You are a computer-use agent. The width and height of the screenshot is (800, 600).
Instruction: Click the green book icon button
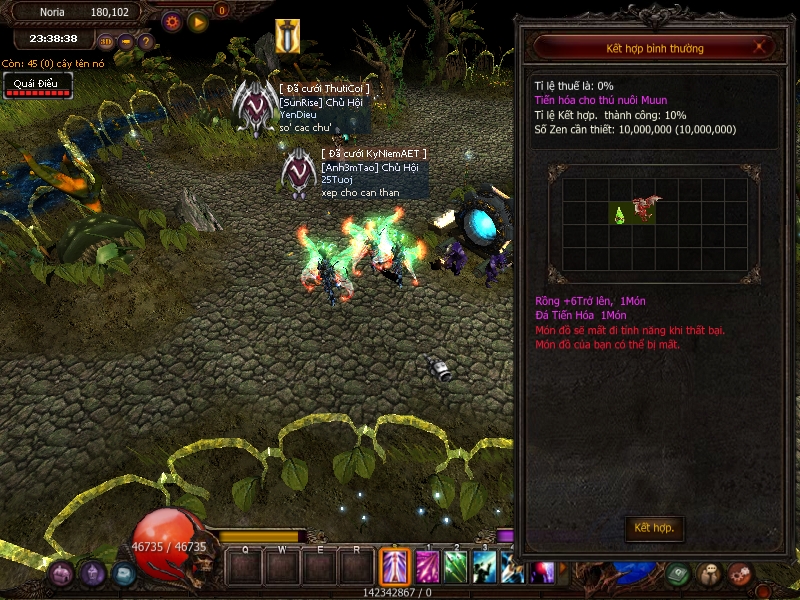678,574
